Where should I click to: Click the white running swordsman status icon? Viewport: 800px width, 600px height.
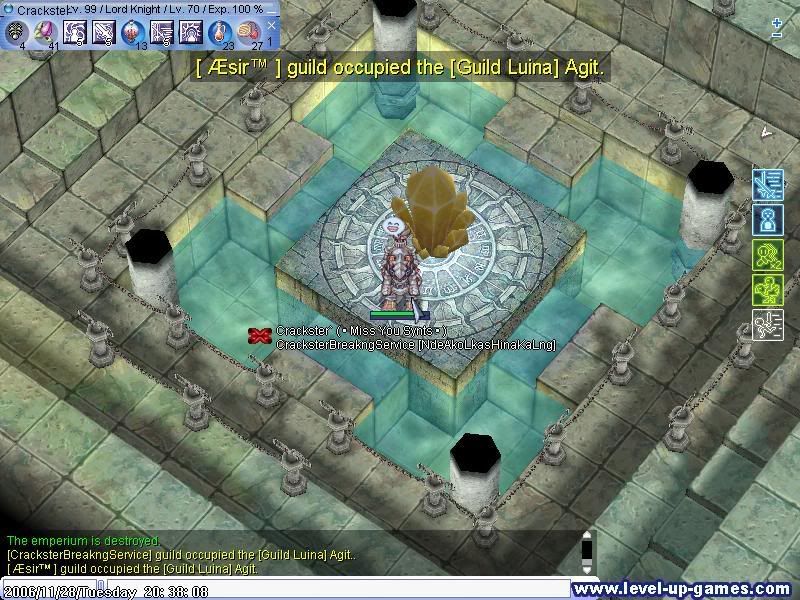point(767,324)
